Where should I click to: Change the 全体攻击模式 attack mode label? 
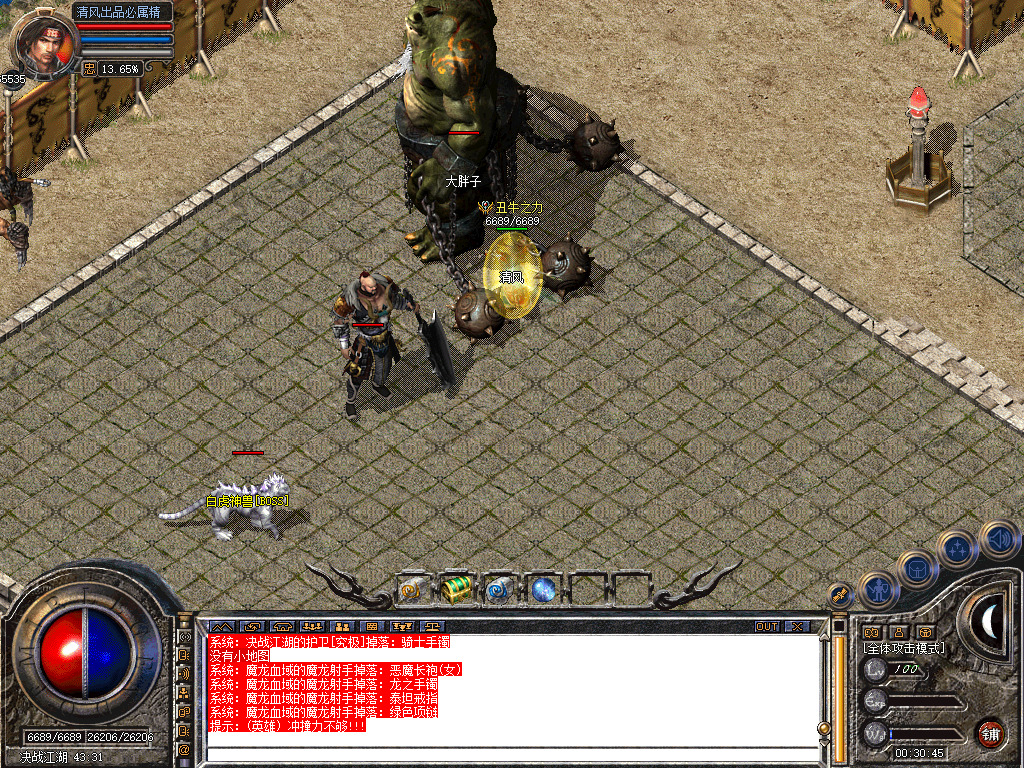click(x=904, y=648)
